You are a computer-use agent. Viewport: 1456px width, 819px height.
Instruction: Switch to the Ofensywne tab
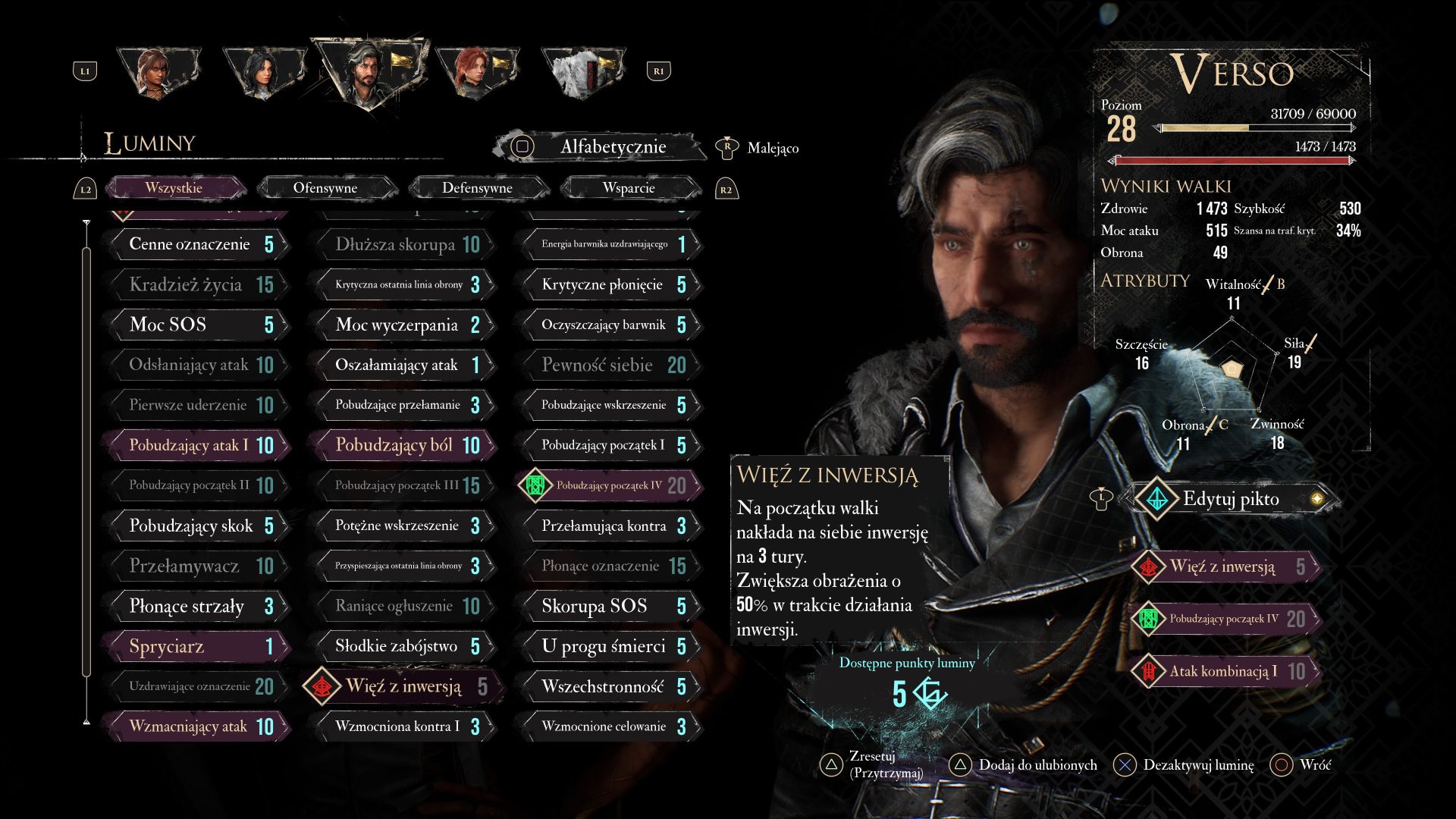pos(325,188)
